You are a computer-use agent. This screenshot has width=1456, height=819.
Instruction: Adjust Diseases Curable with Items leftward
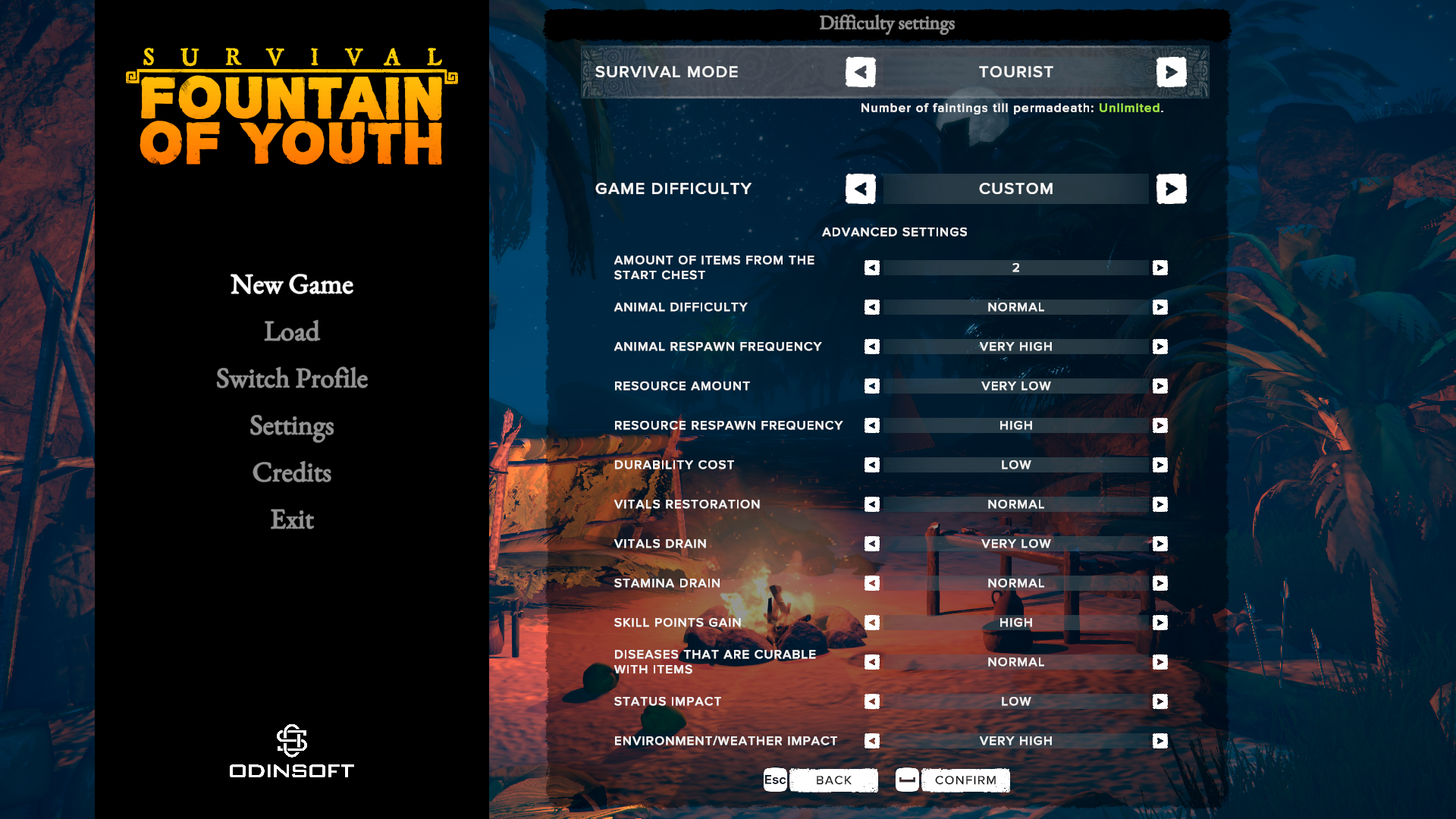[871, 661]
